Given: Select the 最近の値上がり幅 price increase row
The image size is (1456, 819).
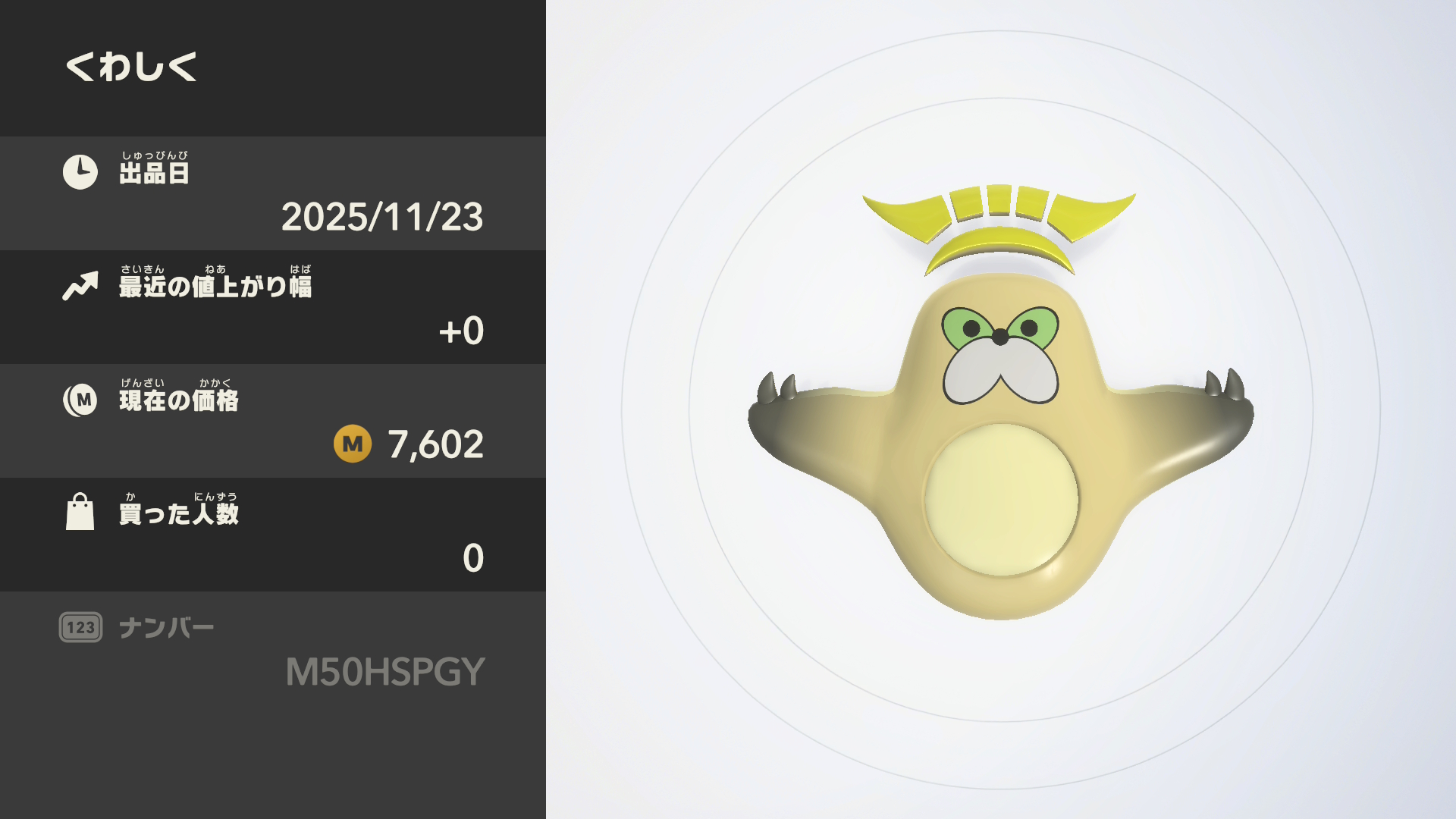Looking at the screenshot, I should pos(273,307).
